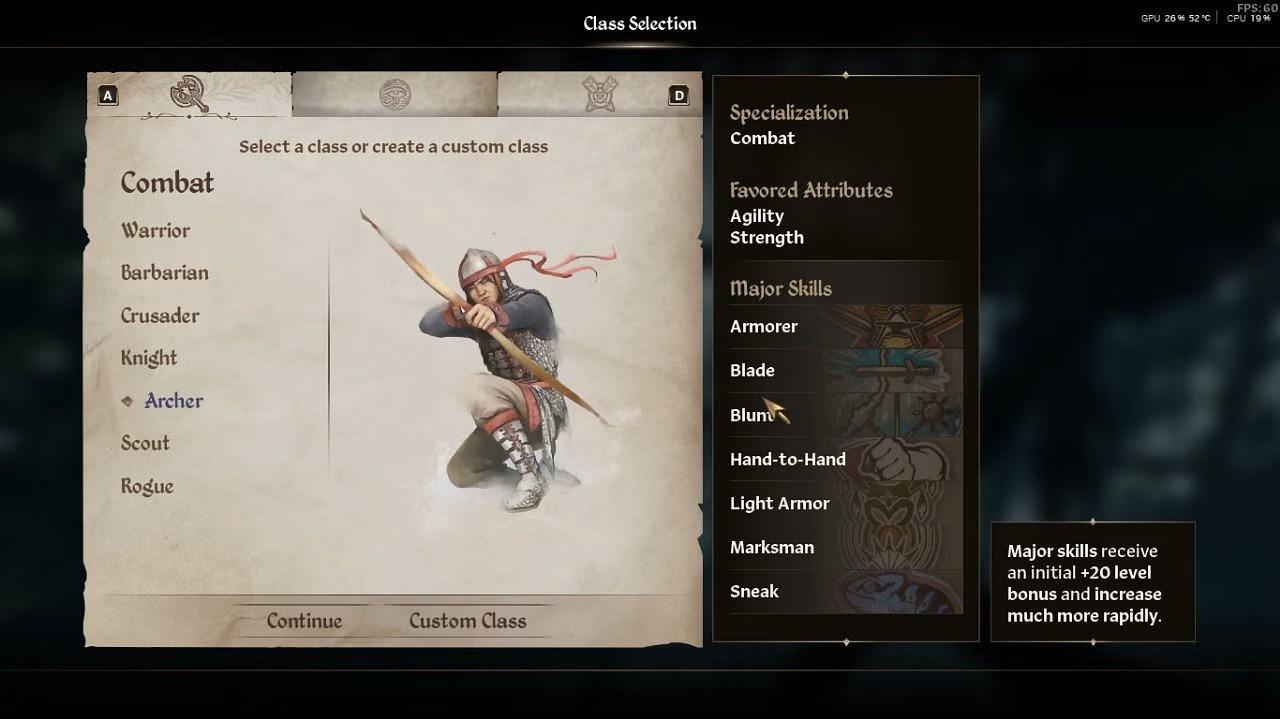Click the Continue button
This screenshot has width=1280, height=719.
[x=304, y=621]
